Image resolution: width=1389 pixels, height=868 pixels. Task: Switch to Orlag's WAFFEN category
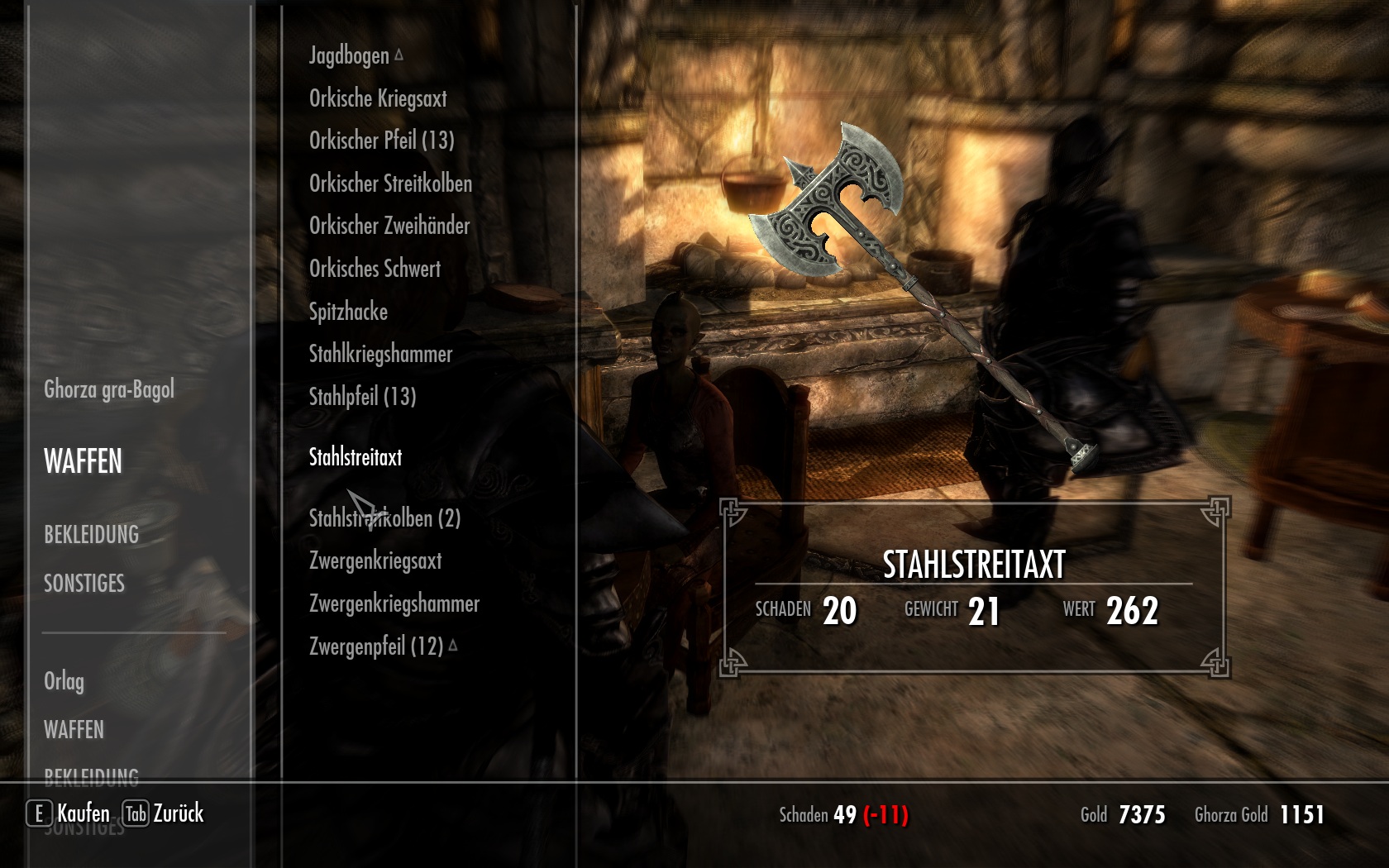(x=74, y=730)
